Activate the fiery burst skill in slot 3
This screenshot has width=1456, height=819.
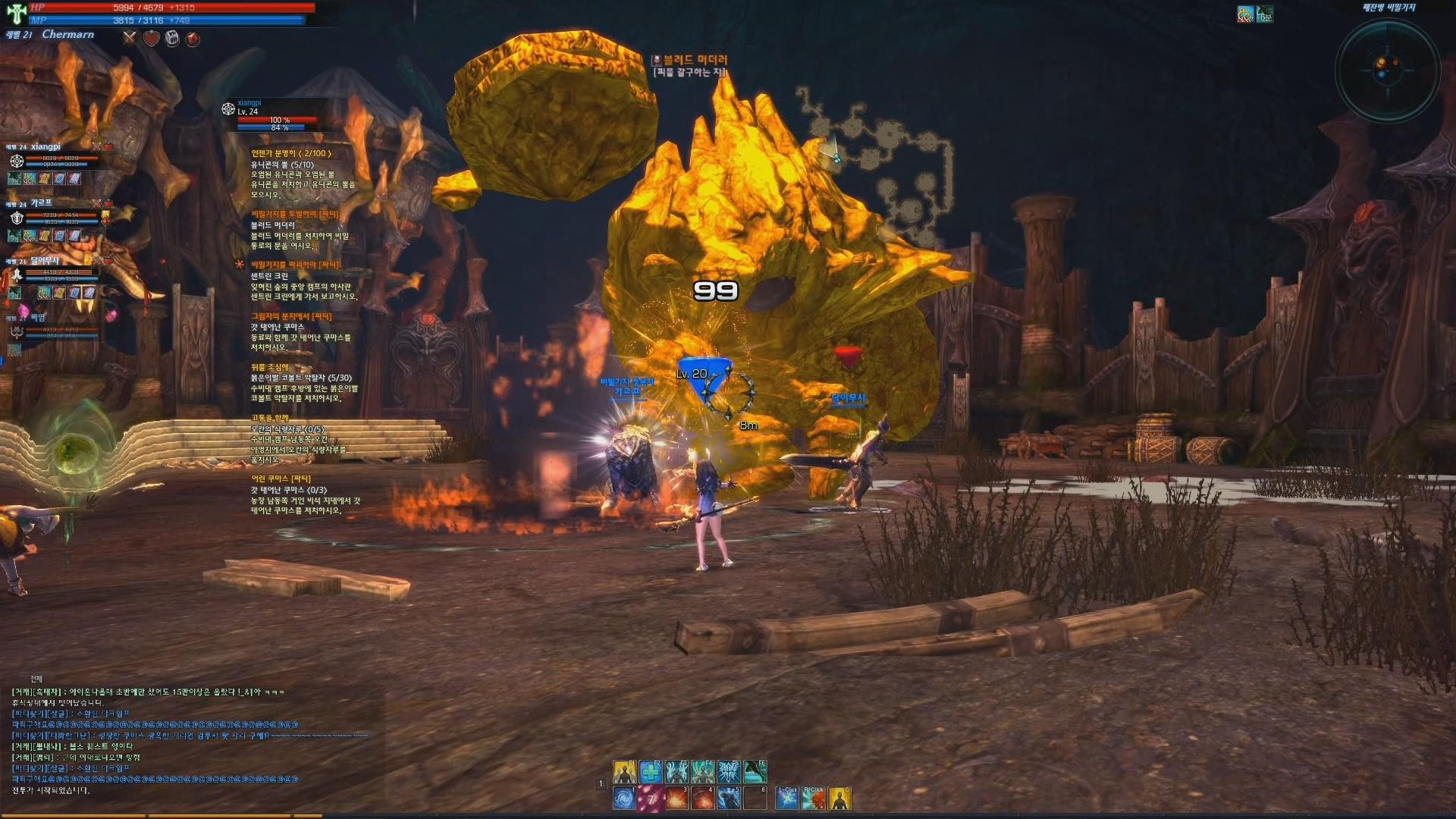pyautogui.click(x=676, y=799)
